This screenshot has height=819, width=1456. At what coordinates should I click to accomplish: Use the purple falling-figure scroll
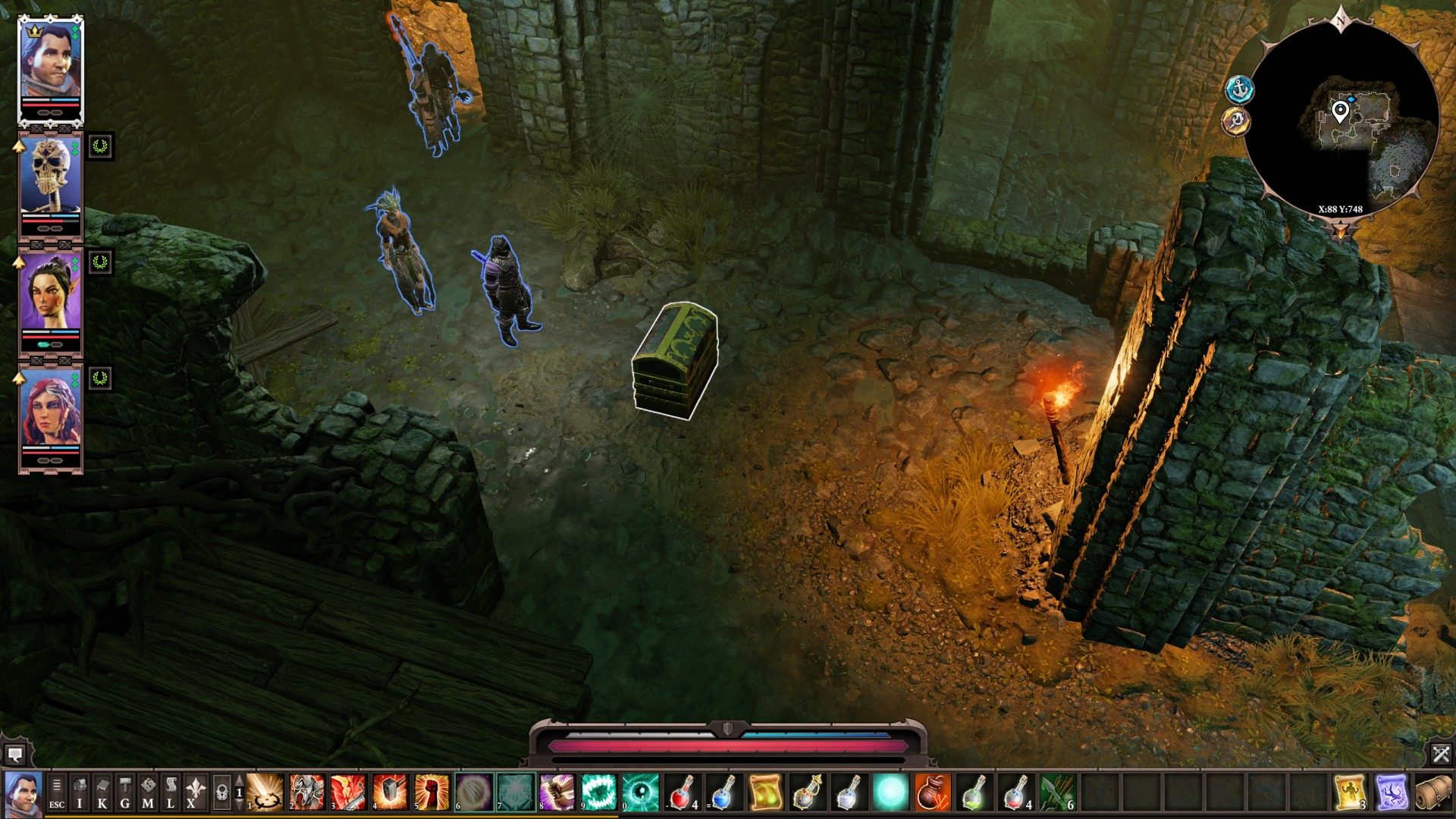point(1392,792)
